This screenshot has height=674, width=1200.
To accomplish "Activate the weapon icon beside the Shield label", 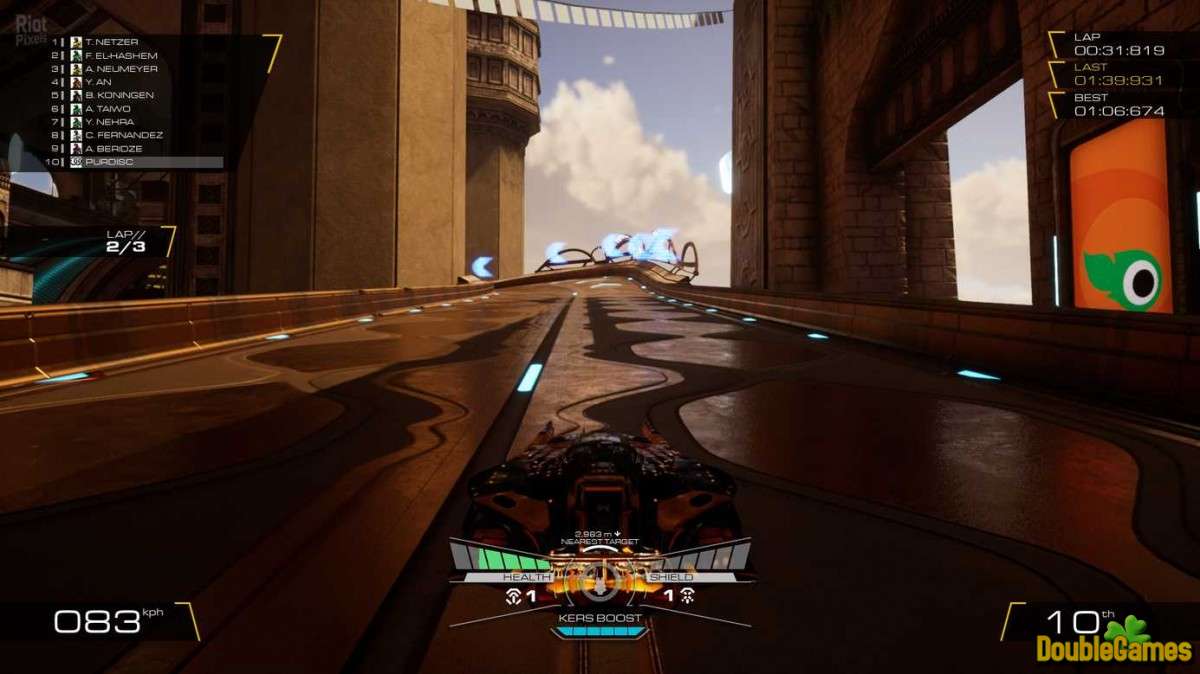I will tap(687, 596).
